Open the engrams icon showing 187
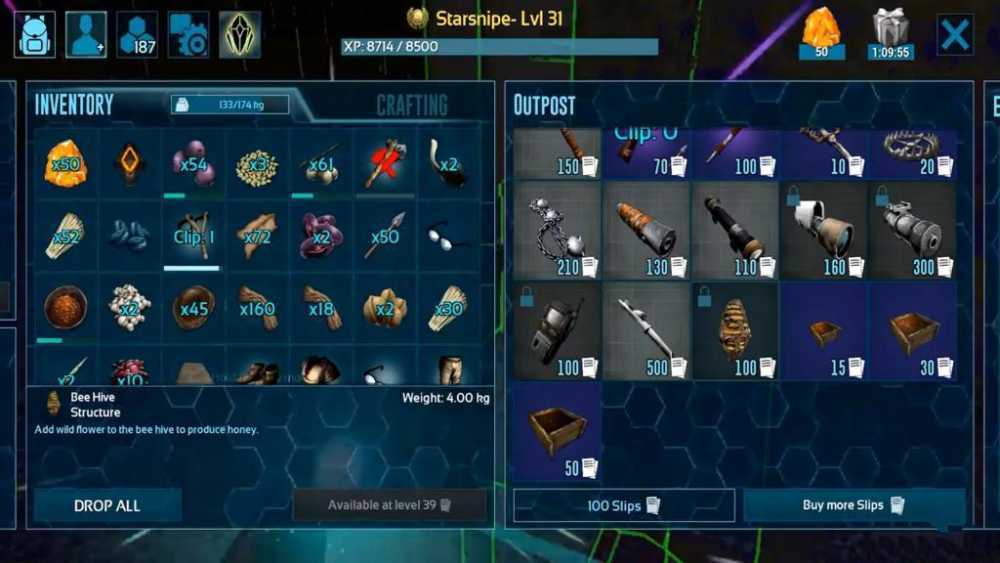The width and height of the screenshot is (1000, 563). click(137, 35)
